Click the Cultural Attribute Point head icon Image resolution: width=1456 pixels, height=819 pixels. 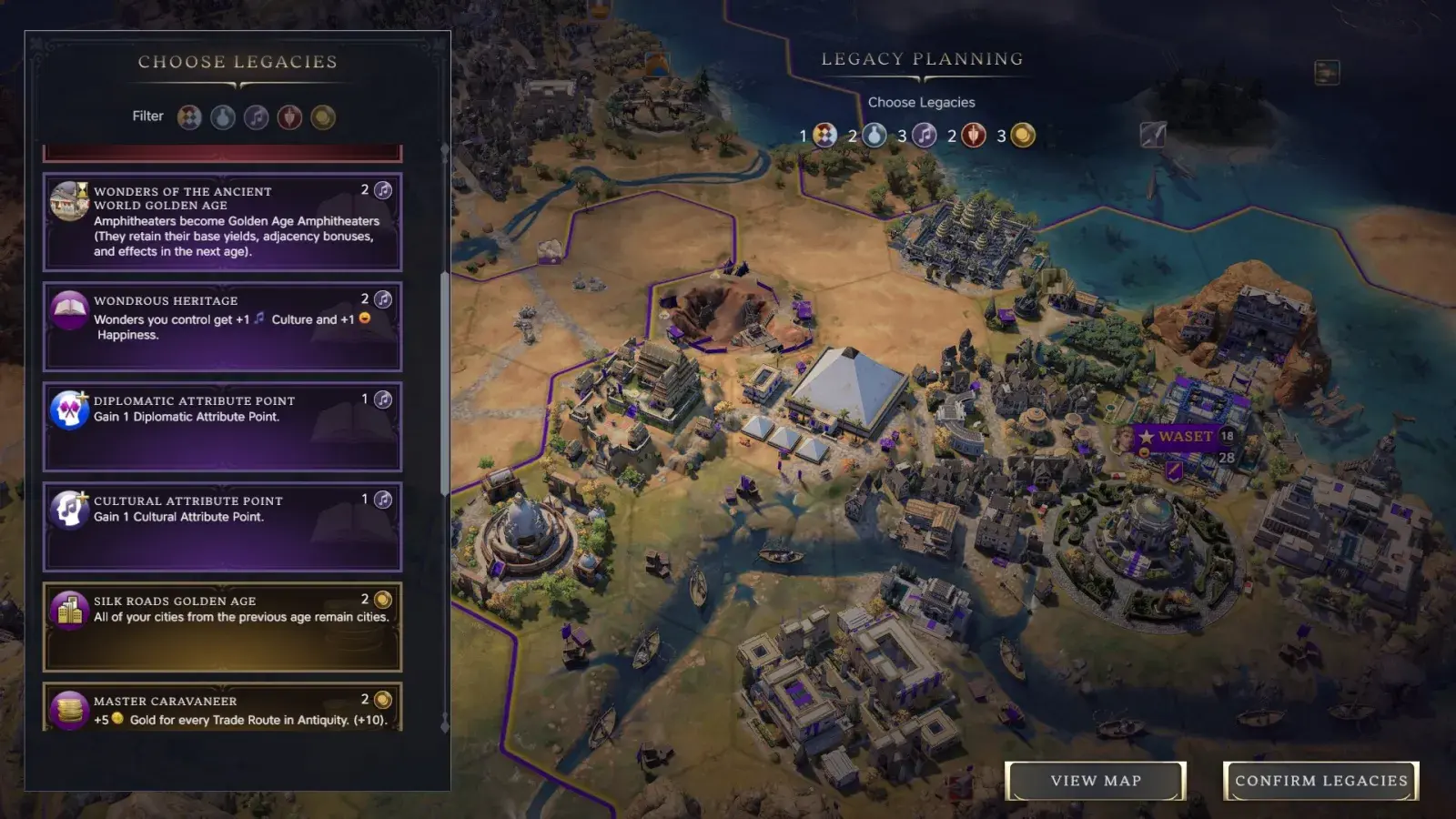pyautogui.click(x=66, y=510)
